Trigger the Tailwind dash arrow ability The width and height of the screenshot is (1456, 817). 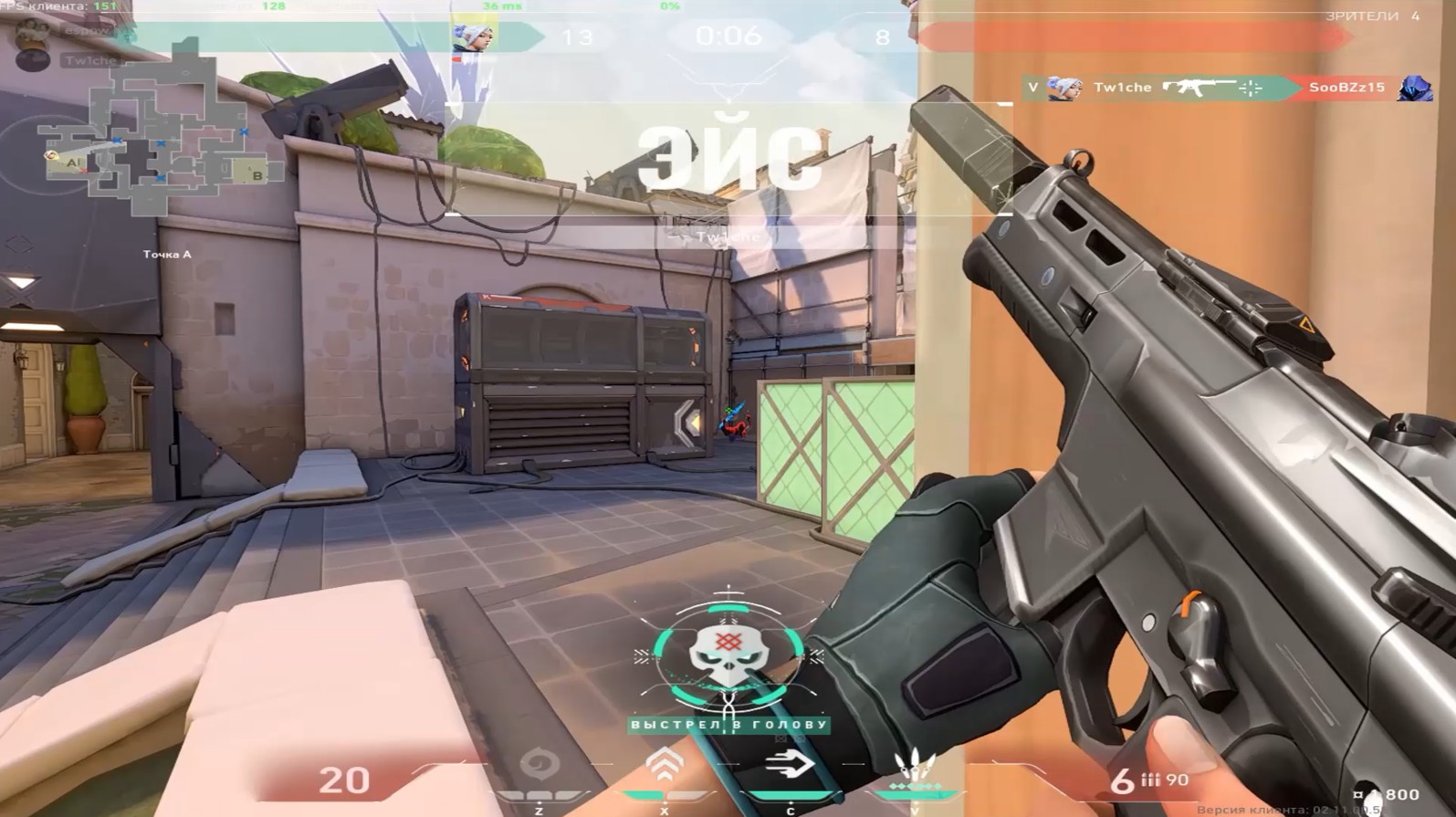click(790, 764)
